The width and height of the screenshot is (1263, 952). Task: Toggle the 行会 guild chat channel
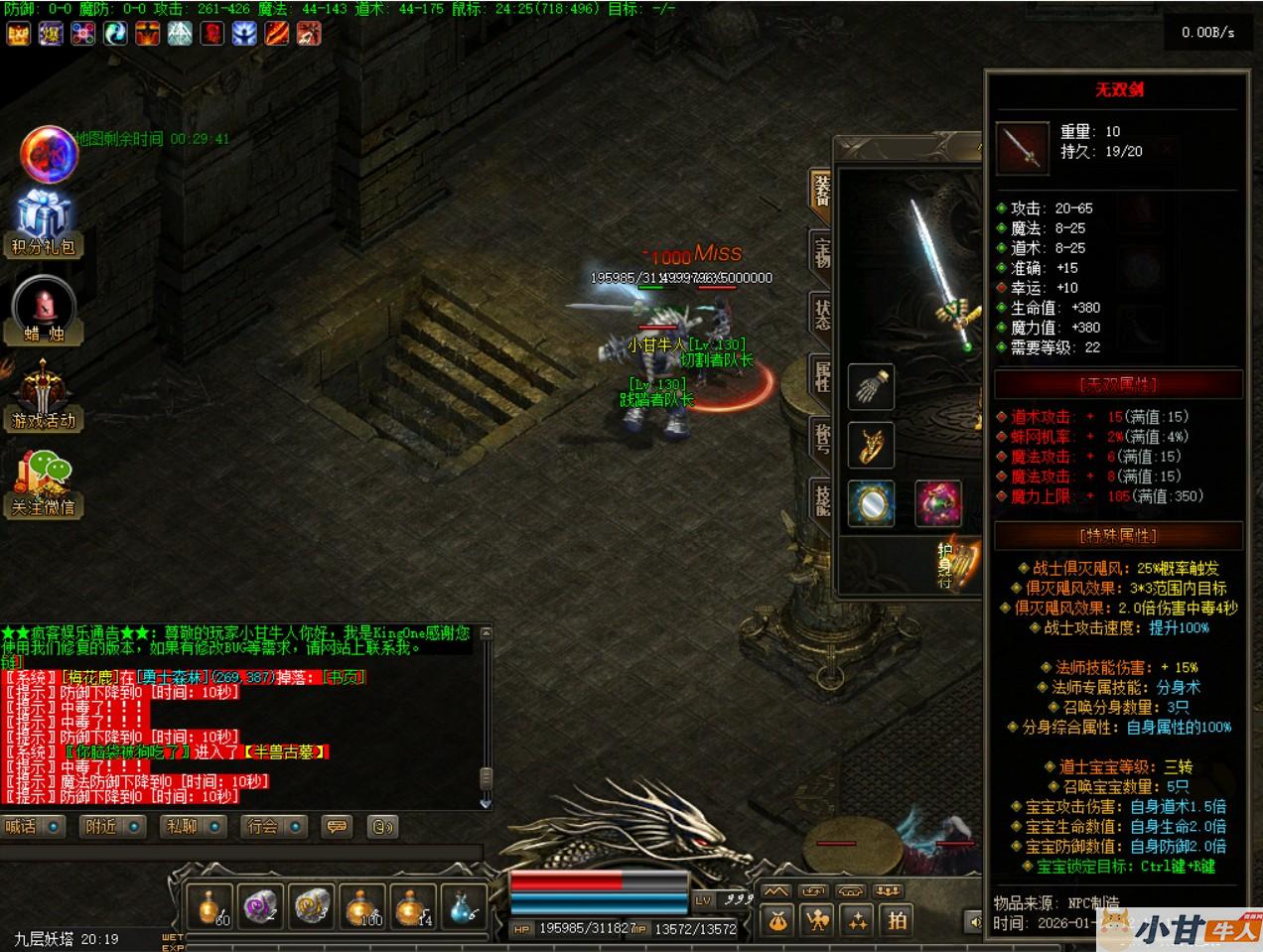275,826
